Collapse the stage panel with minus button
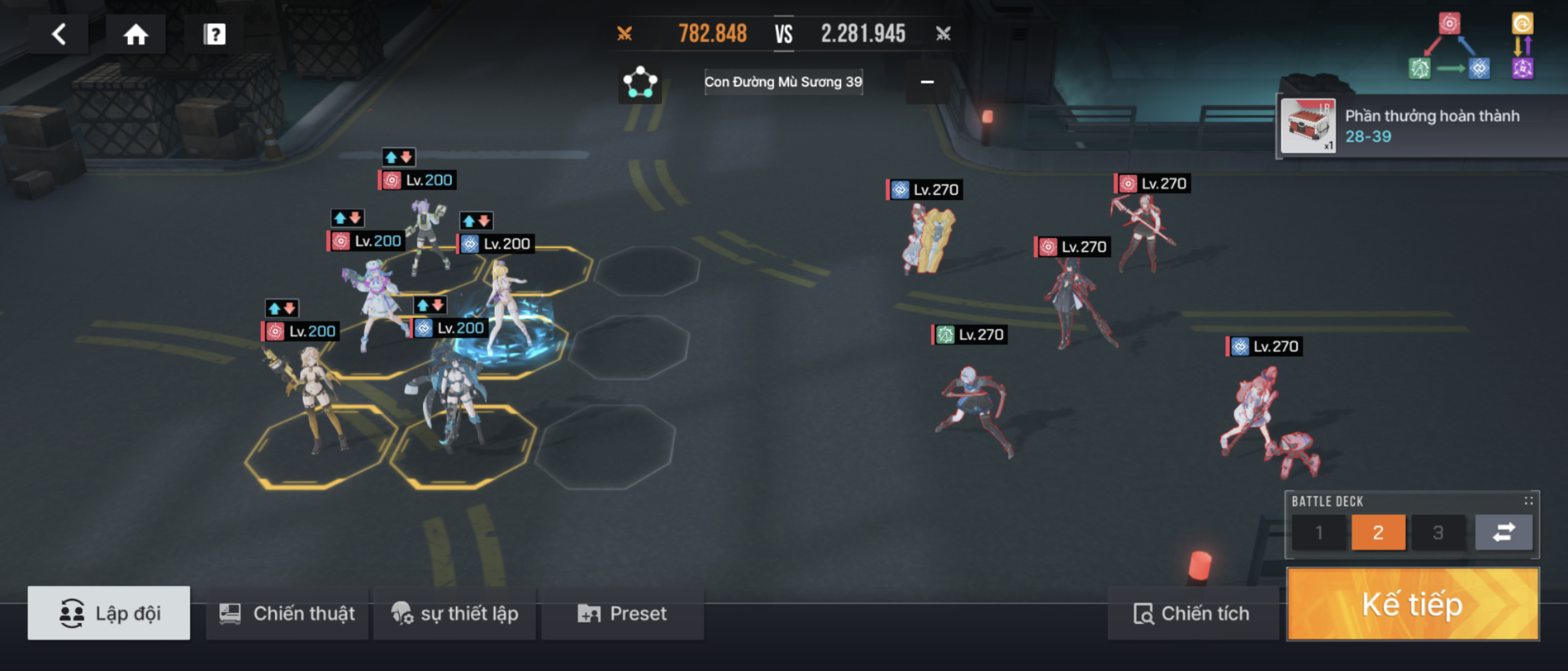 tap(927, 82)
